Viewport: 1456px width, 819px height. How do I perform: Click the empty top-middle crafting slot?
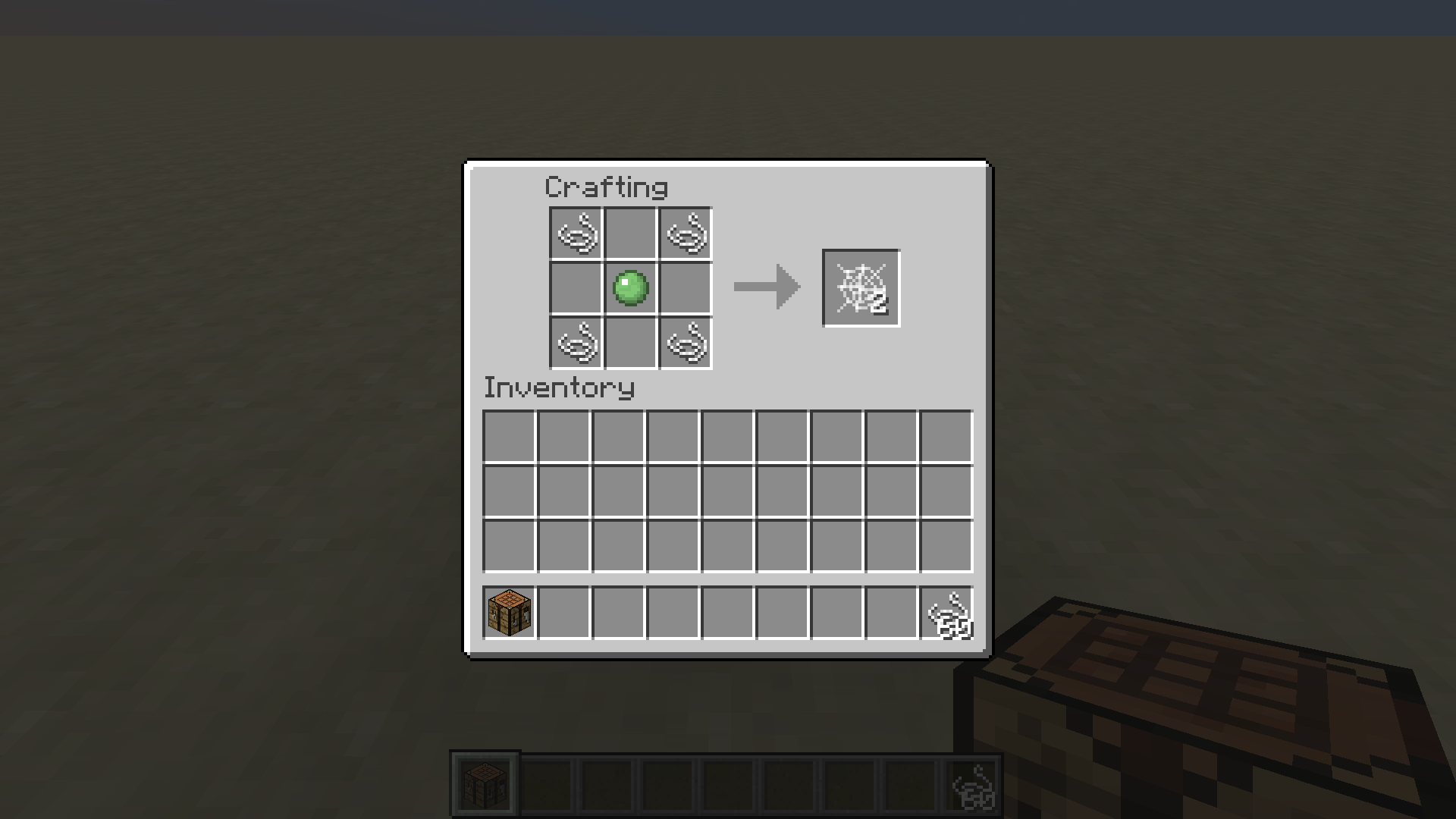point(629,233)
